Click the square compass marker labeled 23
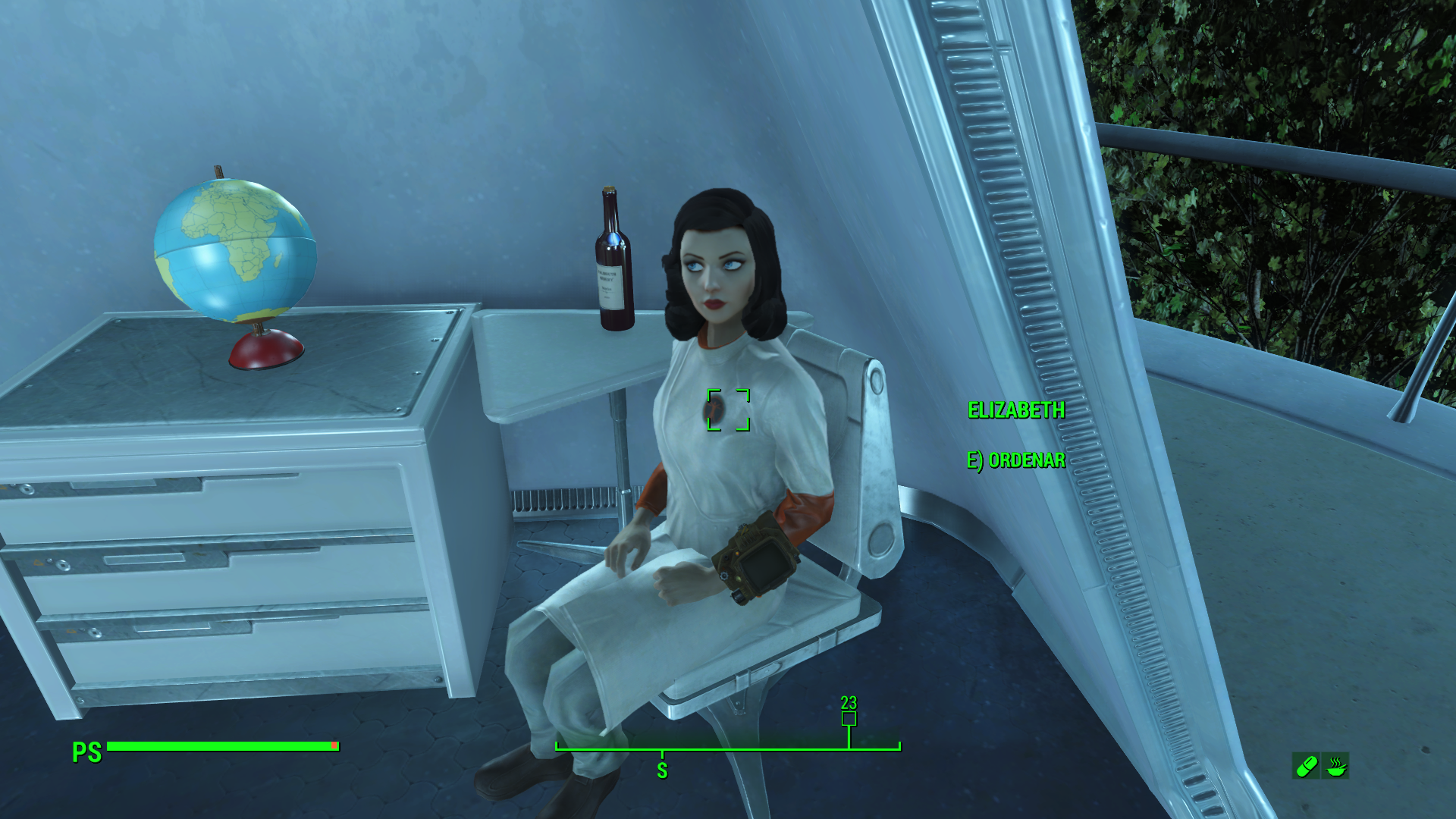The width and height of the screenshot is (1456, 819). click(x=849, y=718)
